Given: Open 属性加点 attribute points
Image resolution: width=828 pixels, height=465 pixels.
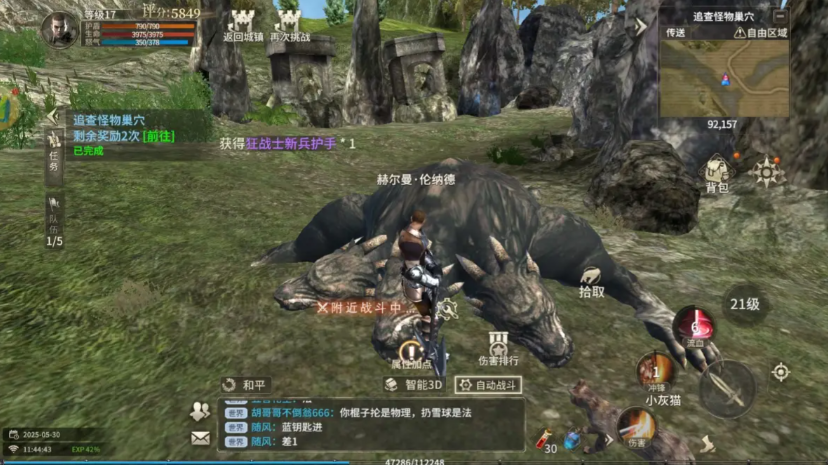Looking at the screenshot, I should coord(410,353).
